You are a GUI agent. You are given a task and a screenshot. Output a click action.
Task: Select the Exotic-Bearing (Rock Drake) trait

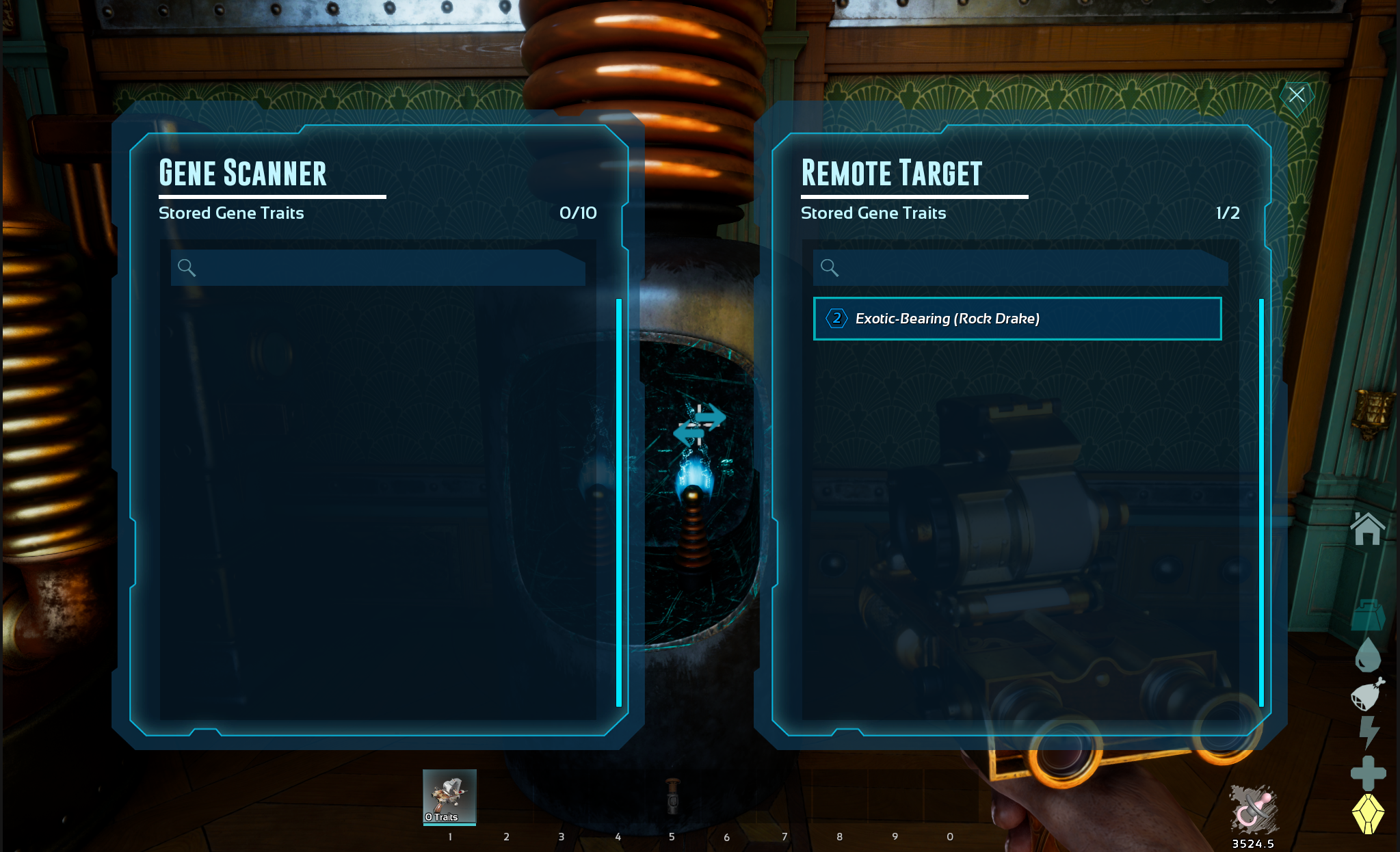pos(1017,319)
